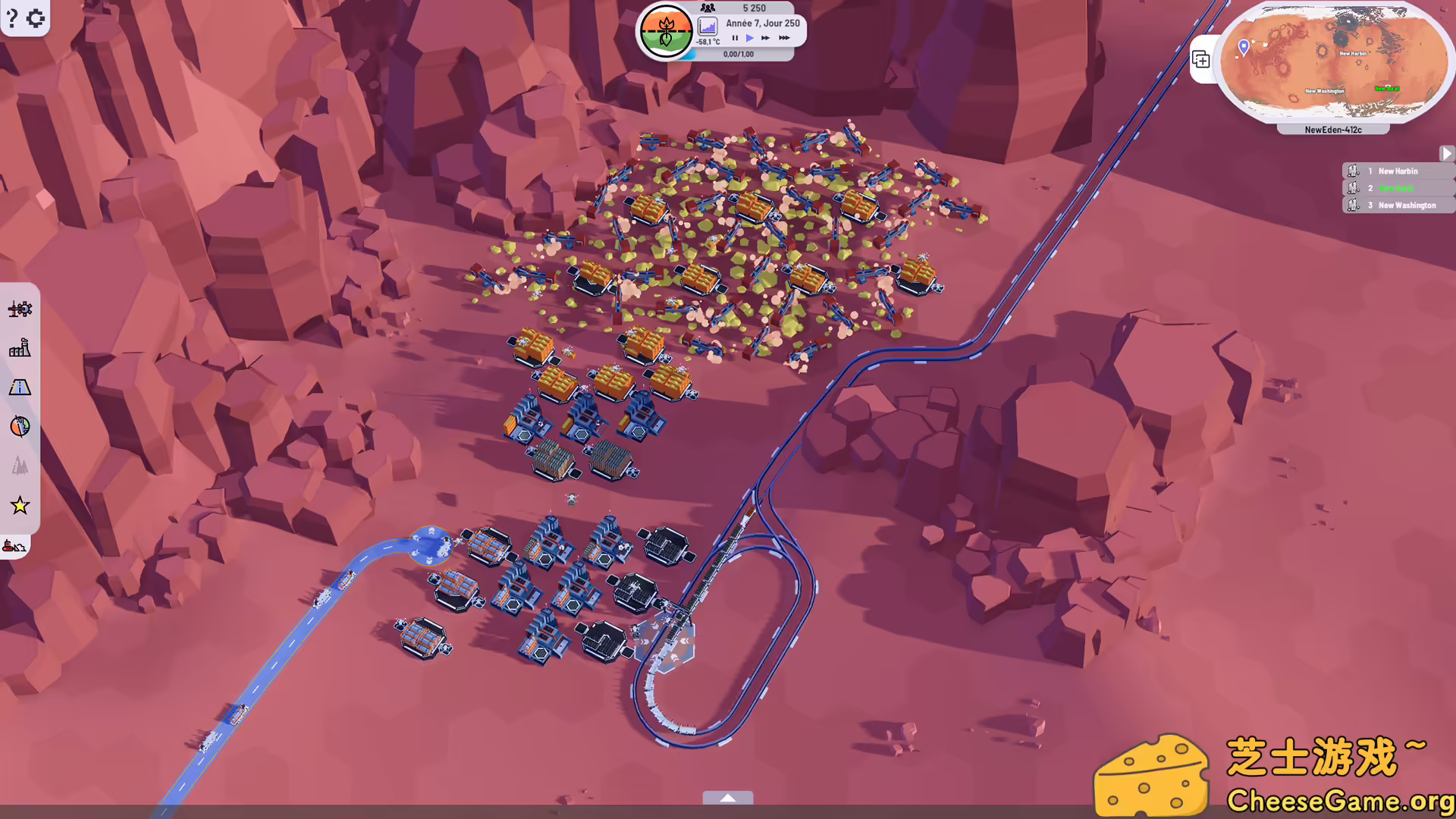
Task: Select New Washington in the city list
Action: coord(1406,205)
